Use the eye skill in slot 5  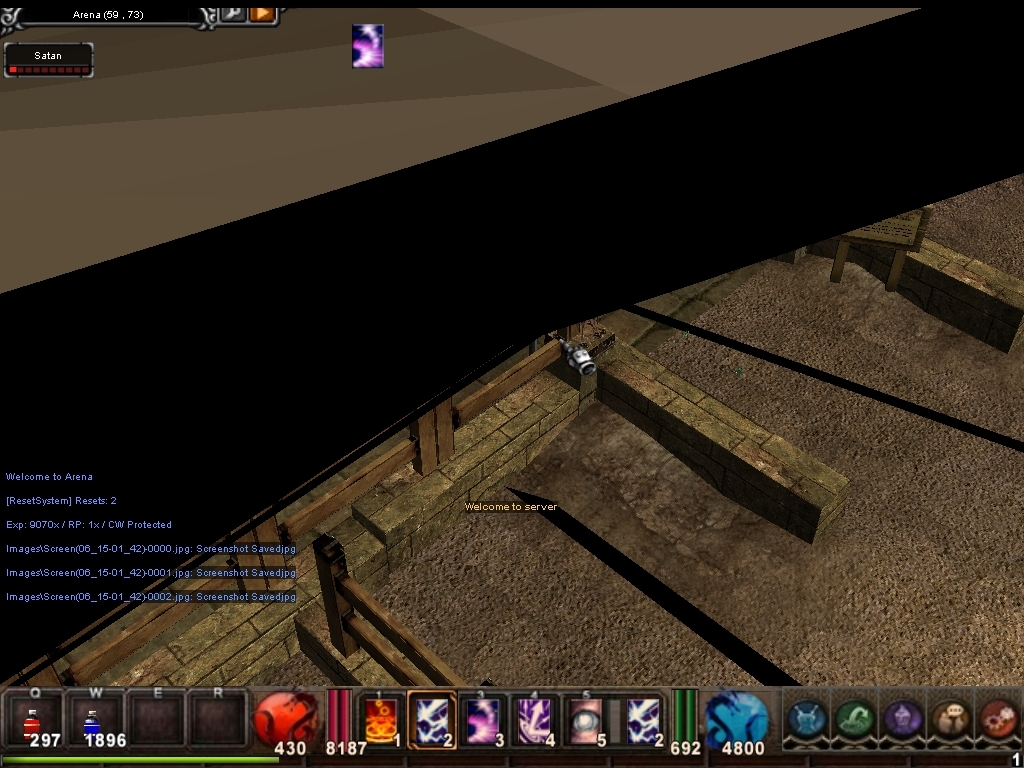point(586,720)
